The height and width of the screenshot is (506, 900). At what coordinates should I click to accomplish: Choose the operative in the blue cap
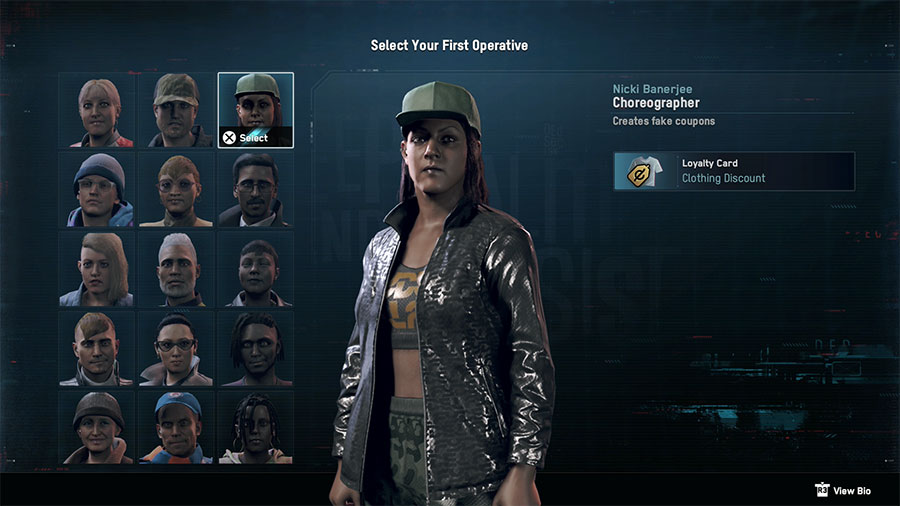(x=175, y=428)
